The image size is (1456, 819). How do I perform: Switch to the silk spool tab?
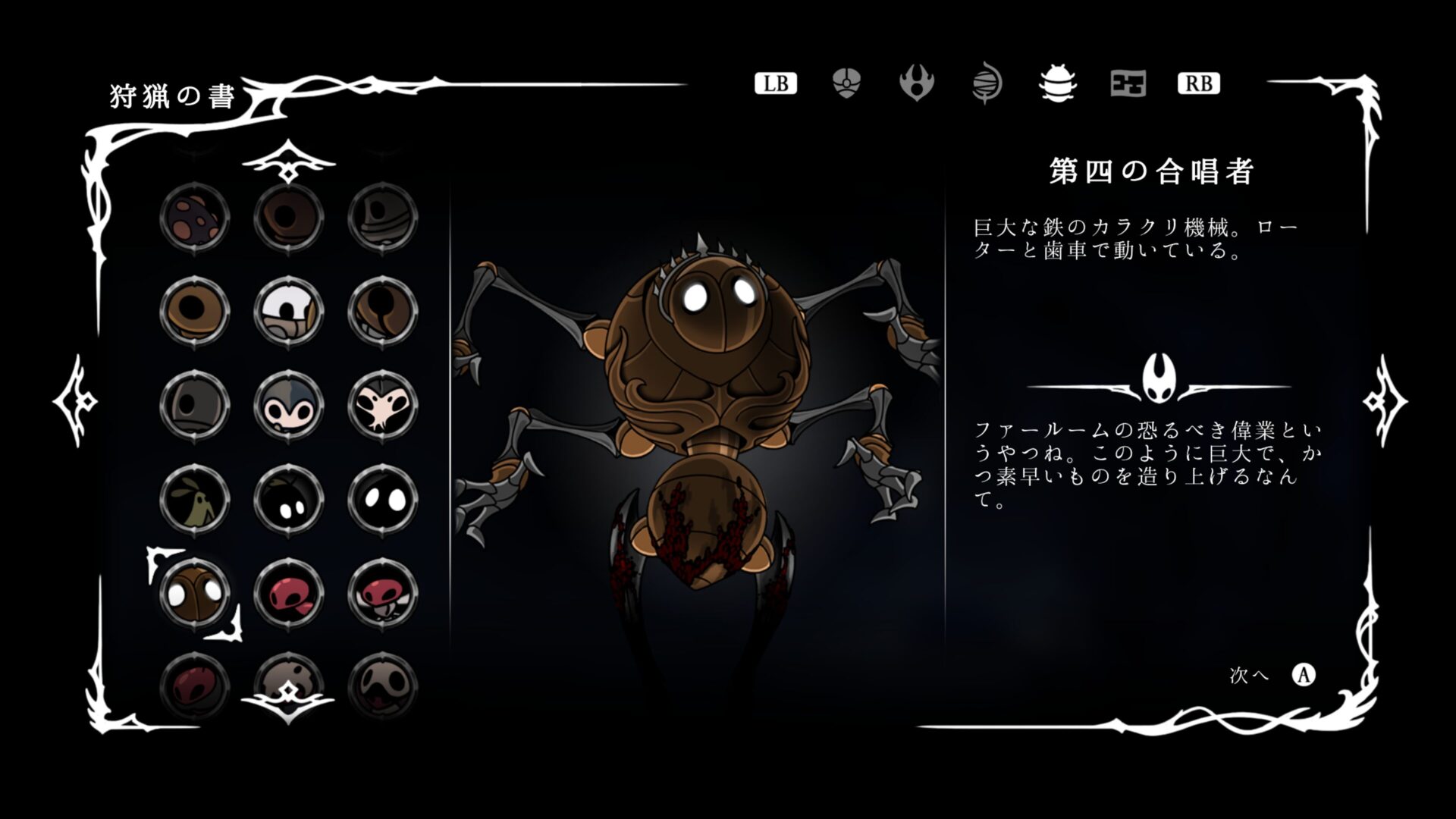coord(987,83)
